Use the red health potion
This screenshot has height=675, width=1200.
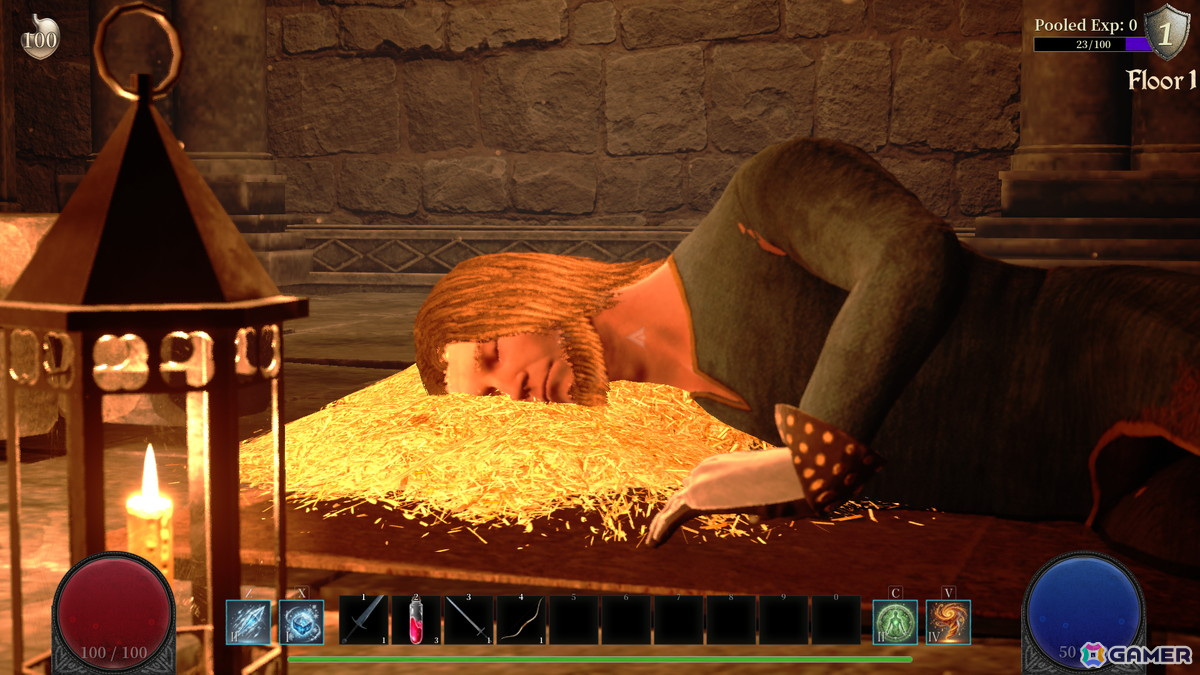[x=416, y=620]
